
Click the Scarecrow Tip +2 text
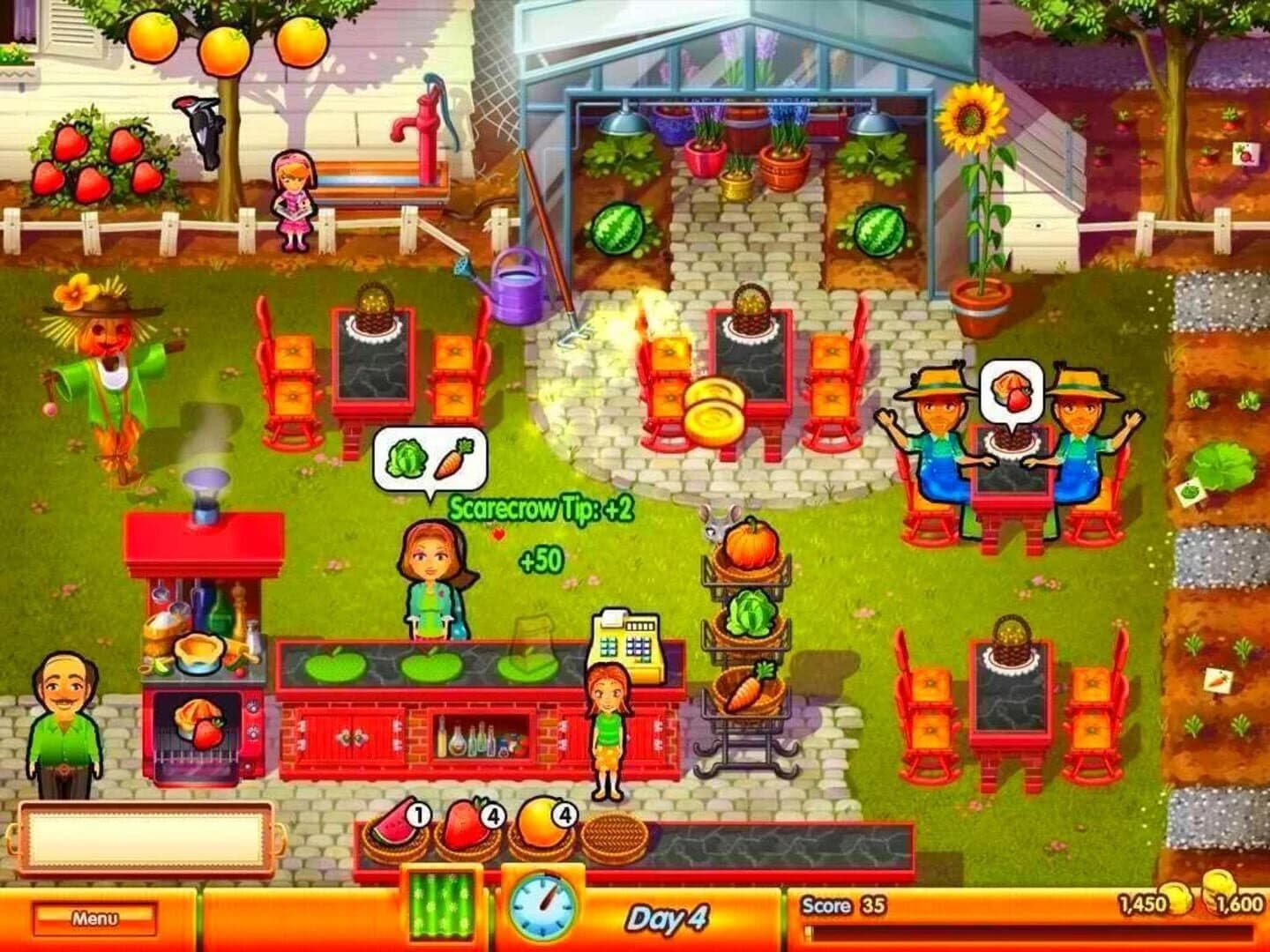pos(544,506)
